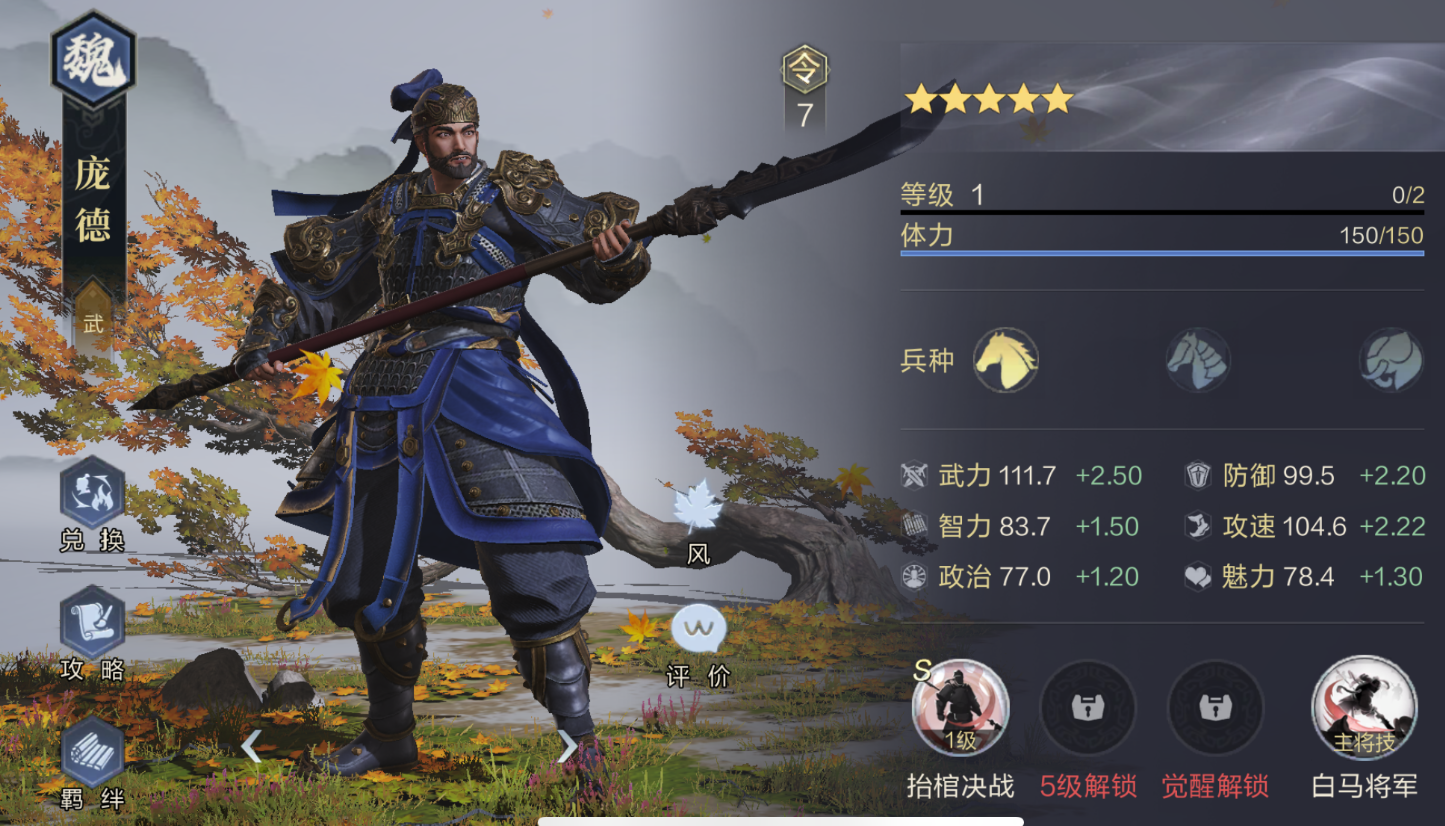Click the 等级 level label
The height and width of the screenshot is (826, 1445).
[x=925, y=196]
